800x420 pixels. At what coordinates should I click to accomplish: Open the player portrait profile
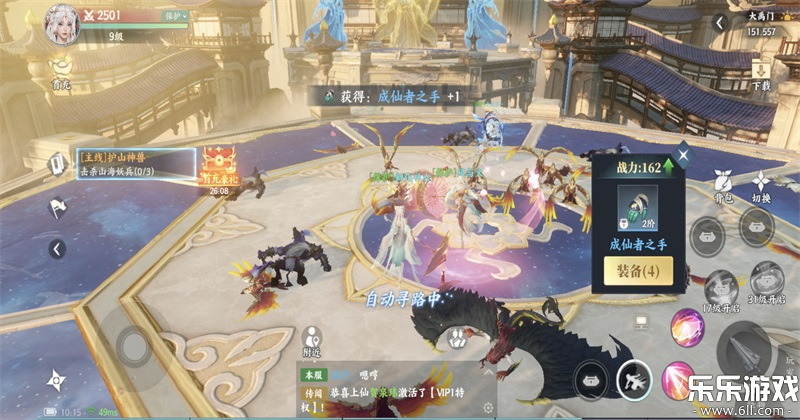pyautogui.click(x=61, y=25)
